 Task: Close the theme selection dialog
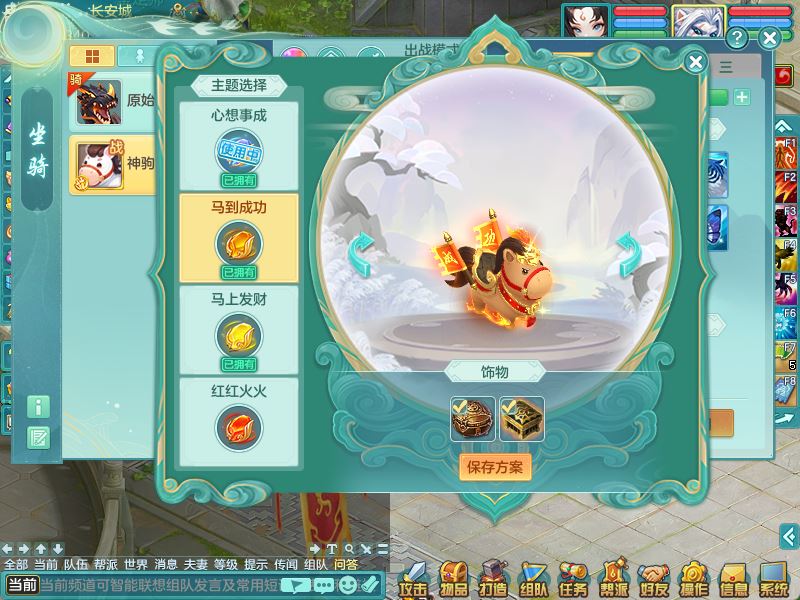696,62
